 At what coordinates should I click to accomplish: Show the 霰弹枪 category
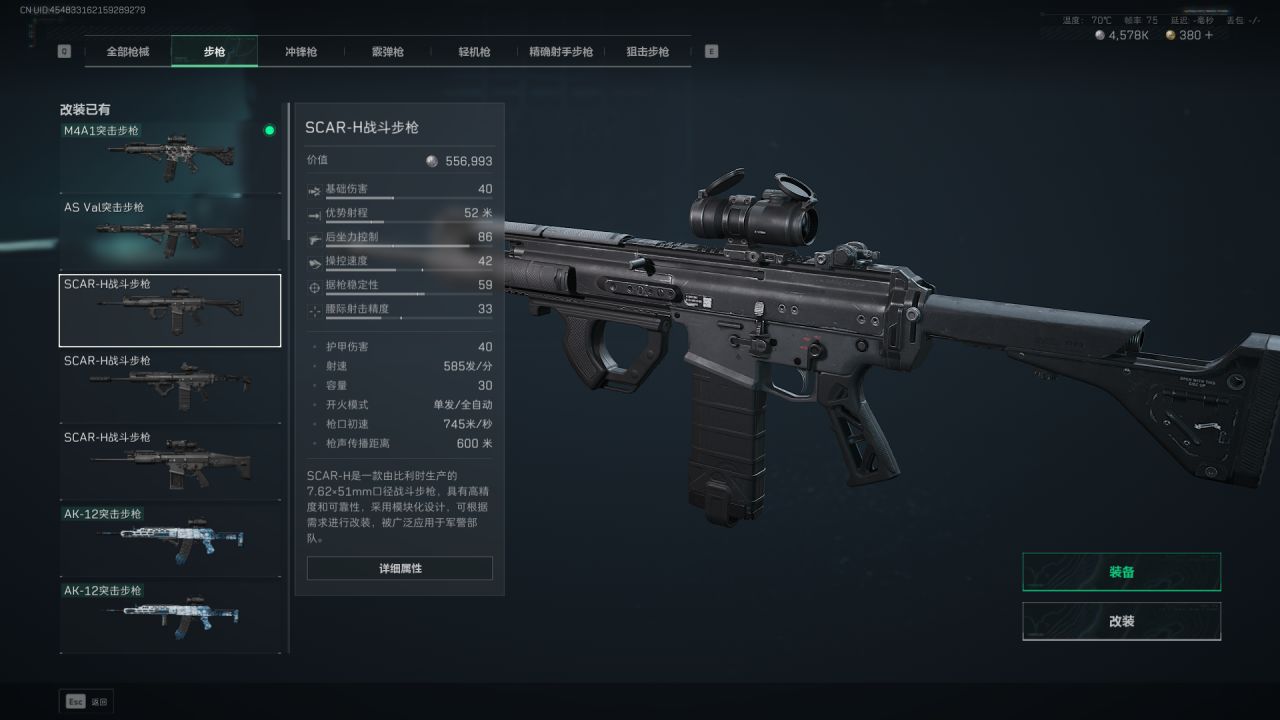pos(386,52)
